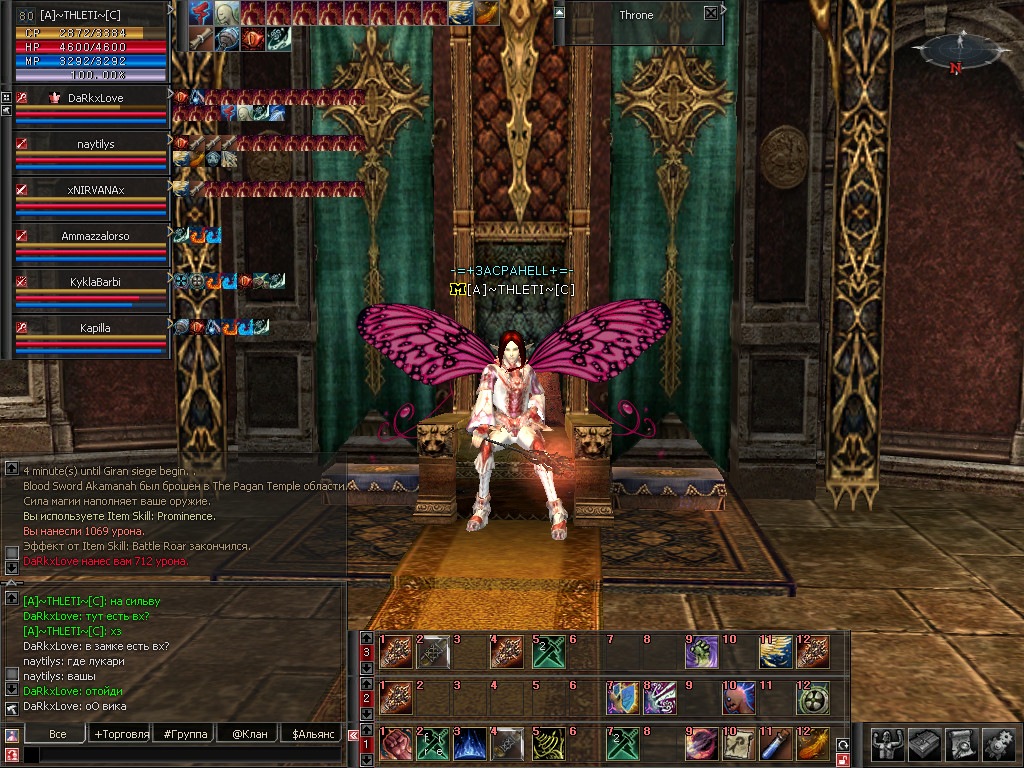Use the red fist attack skill
This screenshot has height=768, width=1024.
click(x=394, y=745)
